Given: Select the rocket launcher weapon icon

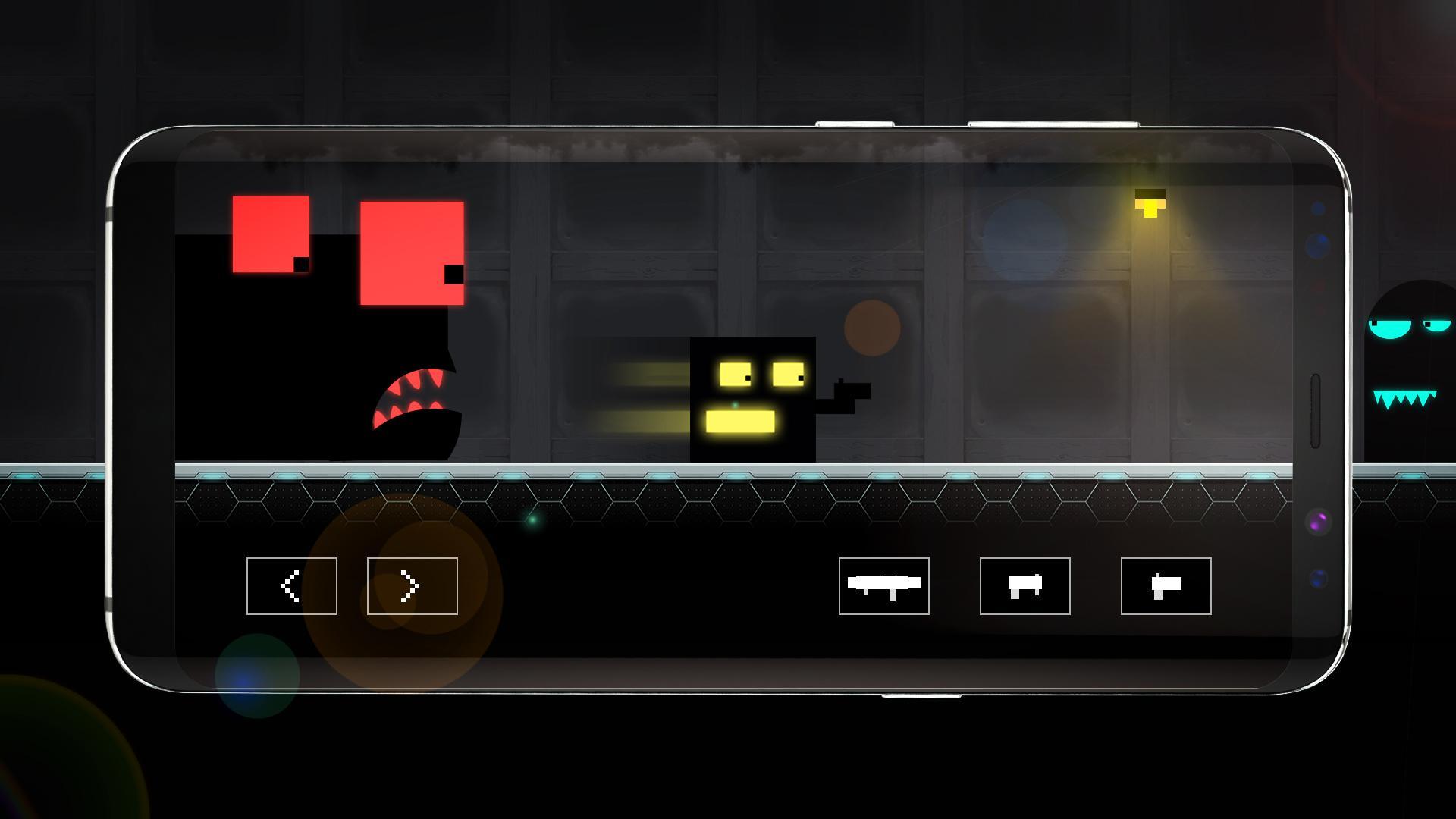Looking at the screenshot, I should point(883,586).
